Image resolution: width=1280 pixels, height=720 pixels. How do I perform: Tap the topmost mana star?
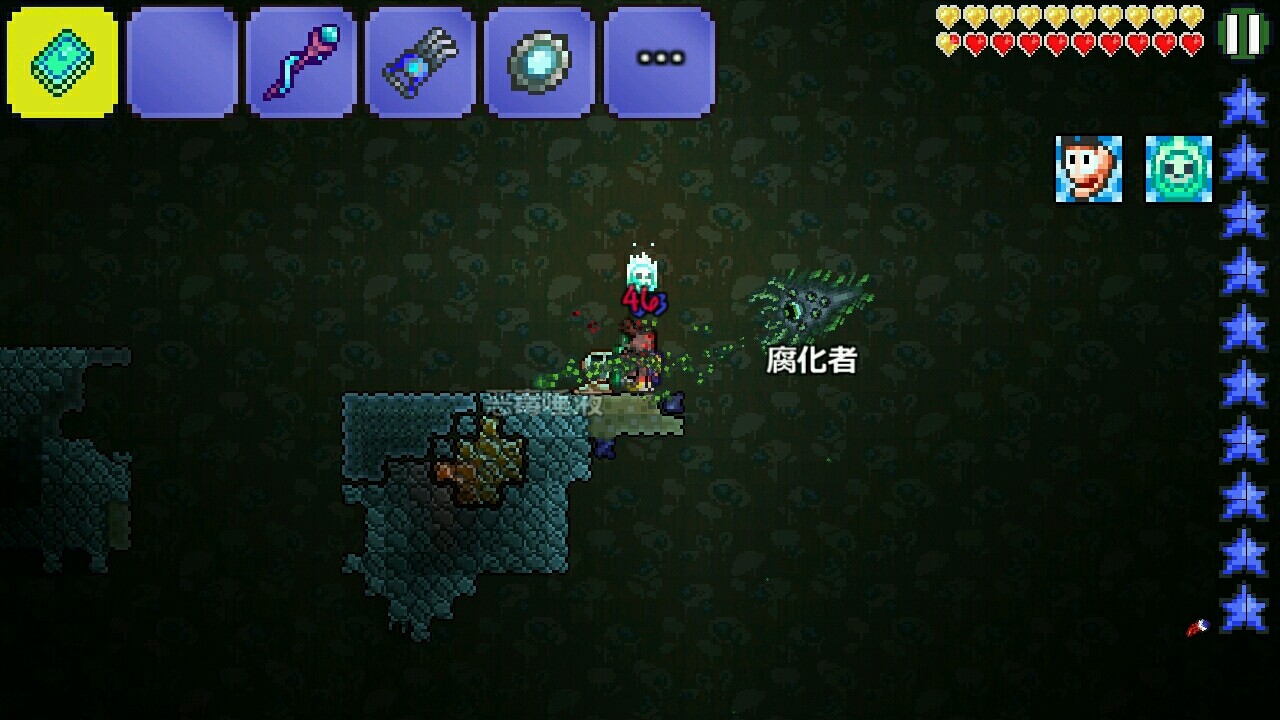pos(1247,100)
